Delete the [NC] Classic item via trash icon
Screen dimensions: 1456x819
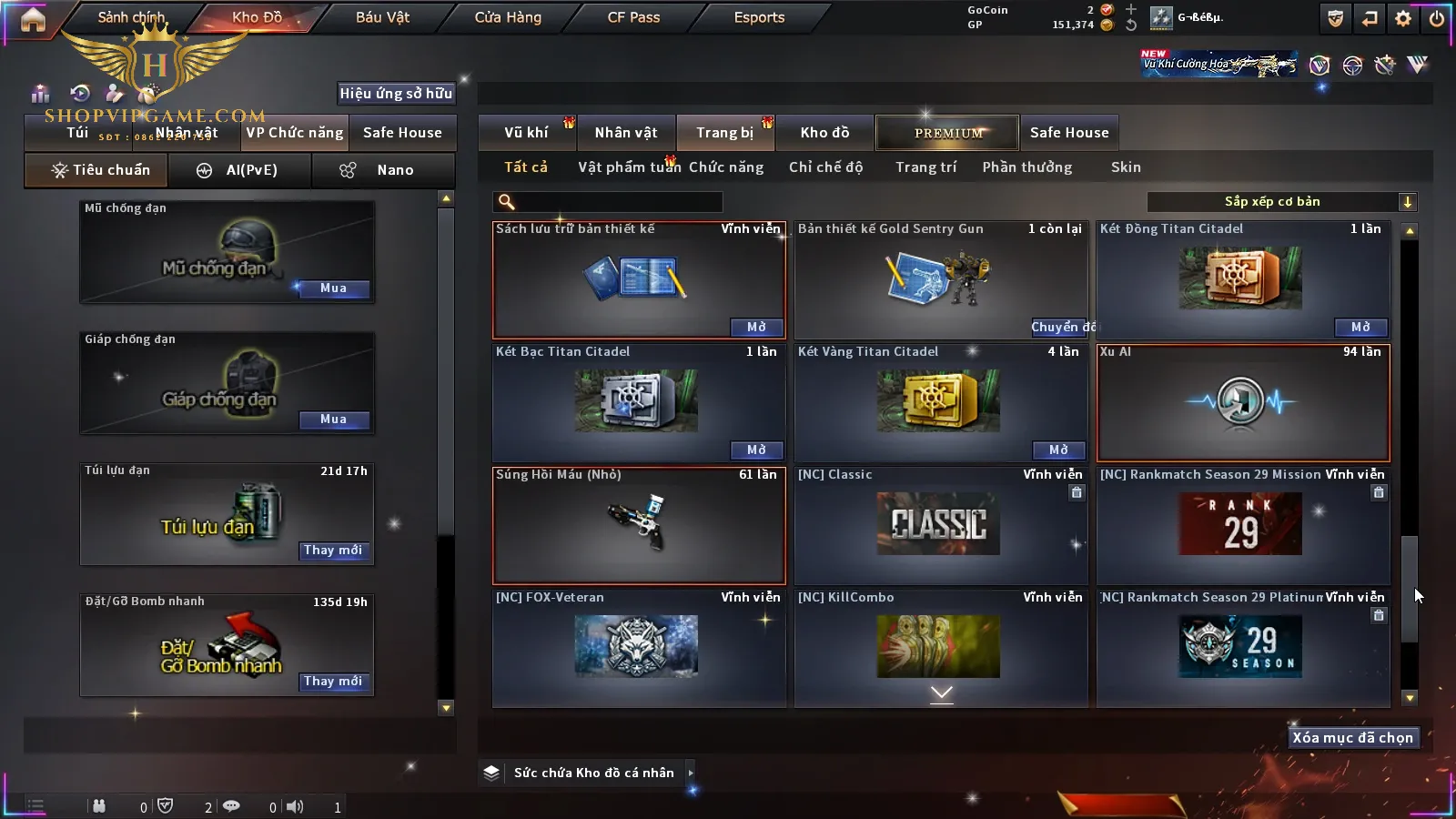coord(1077,492)
